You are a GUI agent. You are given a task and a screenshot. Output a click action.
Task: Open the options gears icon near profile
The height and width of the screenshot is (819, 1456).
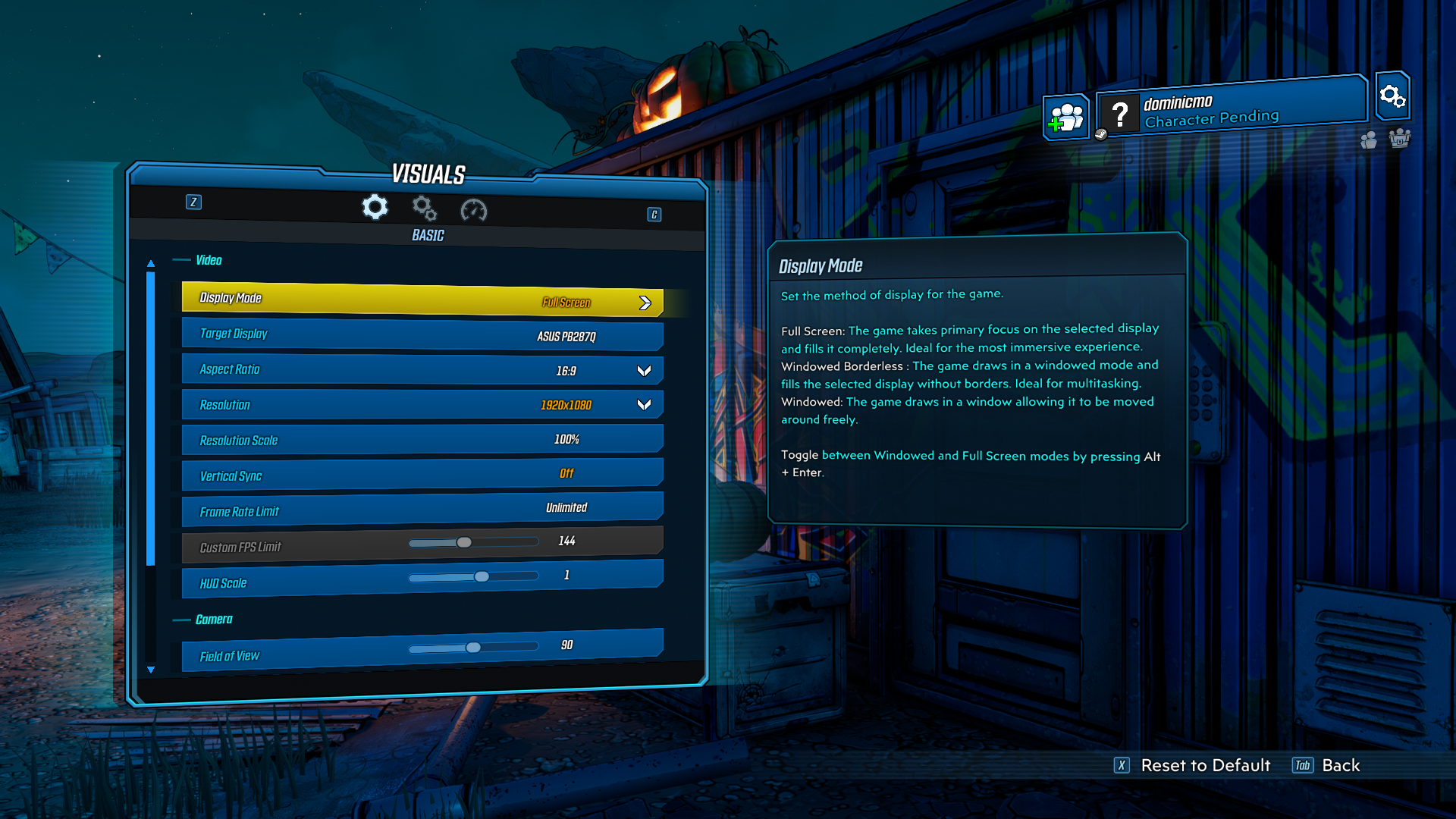point(1392,96)
